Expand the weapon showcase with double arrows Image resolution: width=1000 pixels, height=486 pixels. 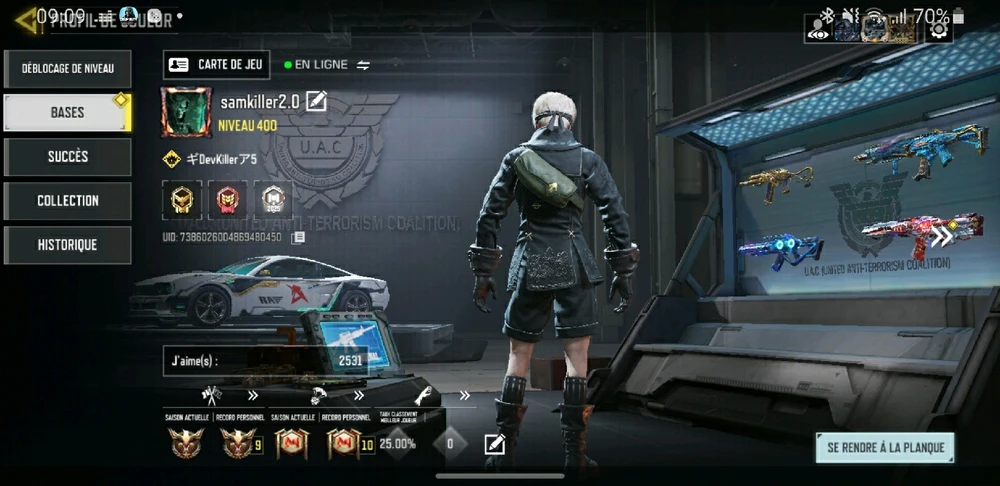point(941,237)
